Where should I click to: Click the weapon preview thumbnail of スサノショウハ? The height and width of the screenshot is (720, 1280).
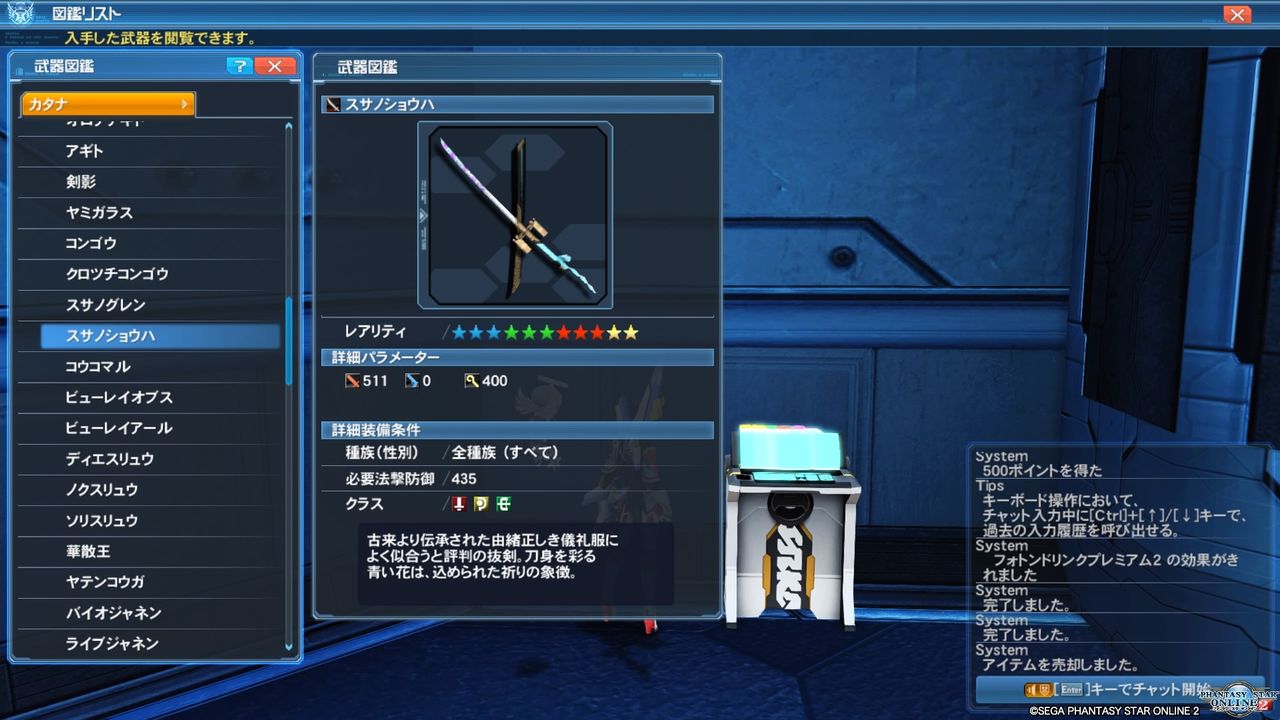pyautogui.click(x=517, y=214)
